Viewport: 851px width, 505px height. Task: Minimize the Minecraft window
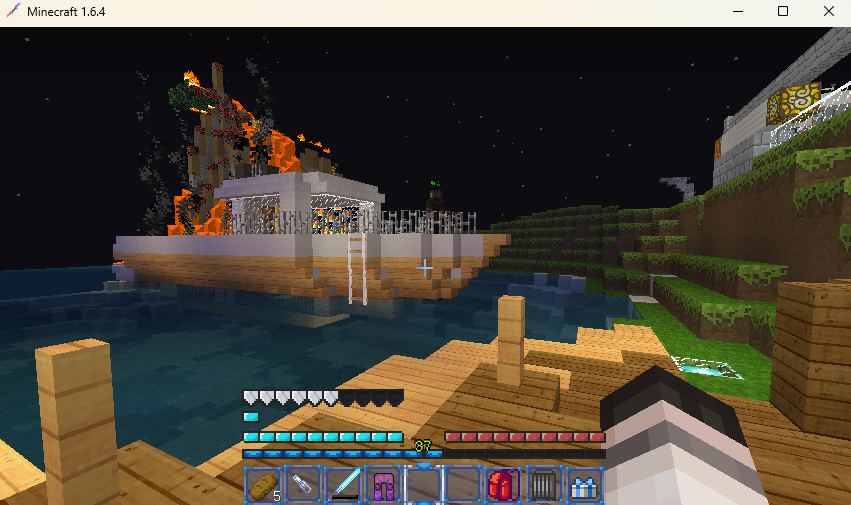[x=737, y=12]
